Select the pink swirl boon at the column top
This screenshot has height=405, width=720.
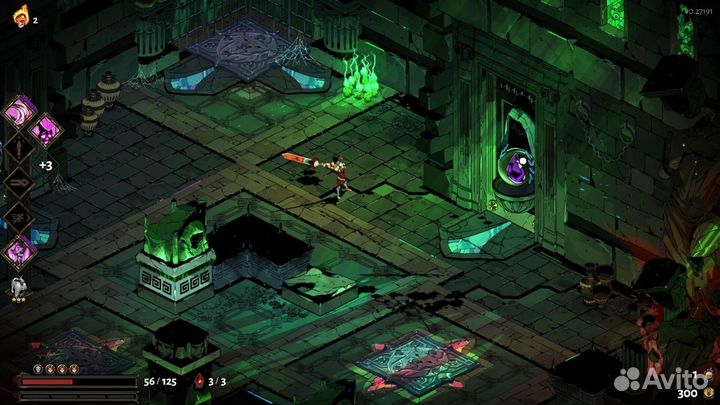(x=20, y=111)
